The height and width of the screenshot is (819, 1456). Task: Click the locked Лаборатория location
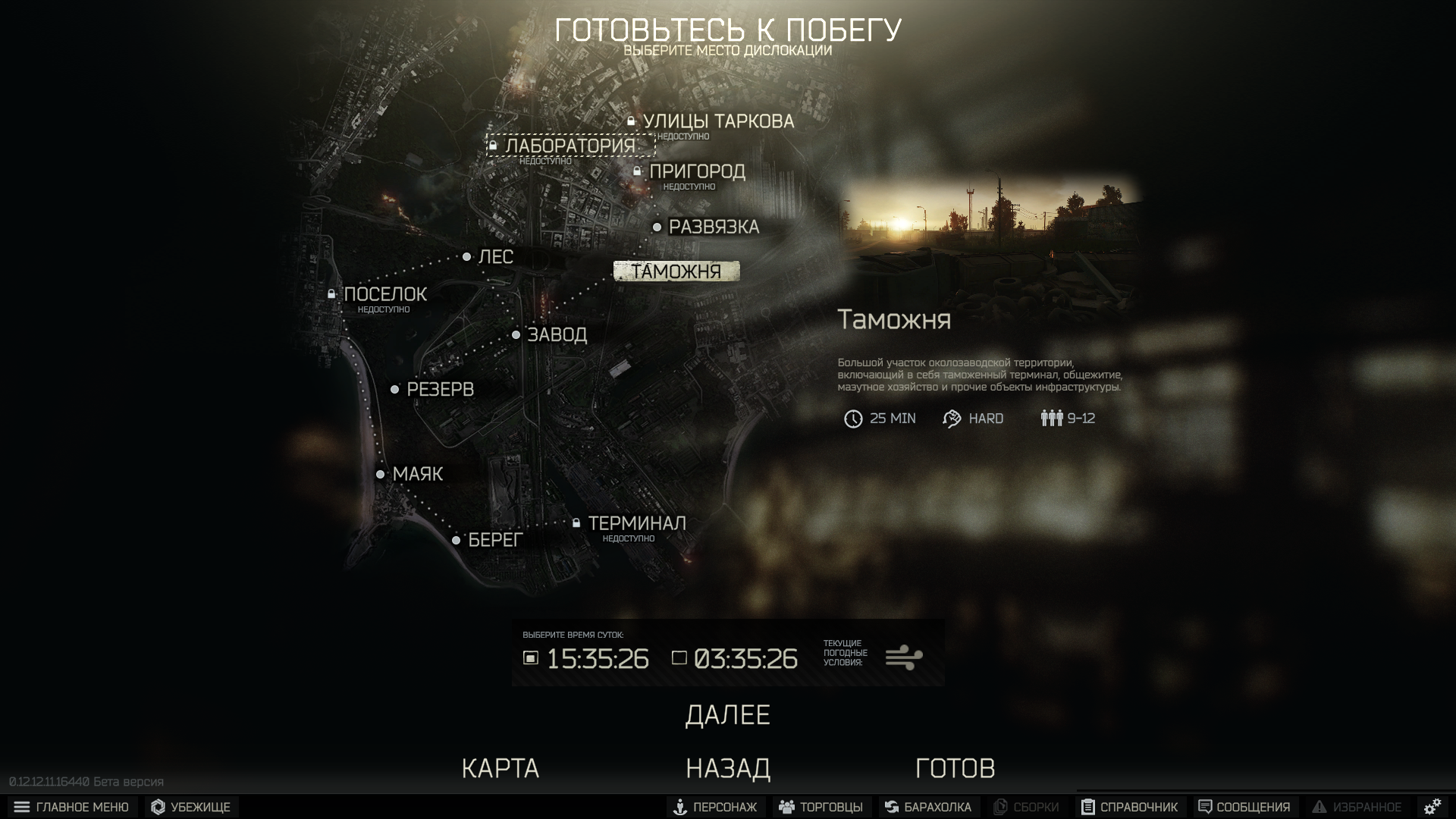tap(570, 146)
